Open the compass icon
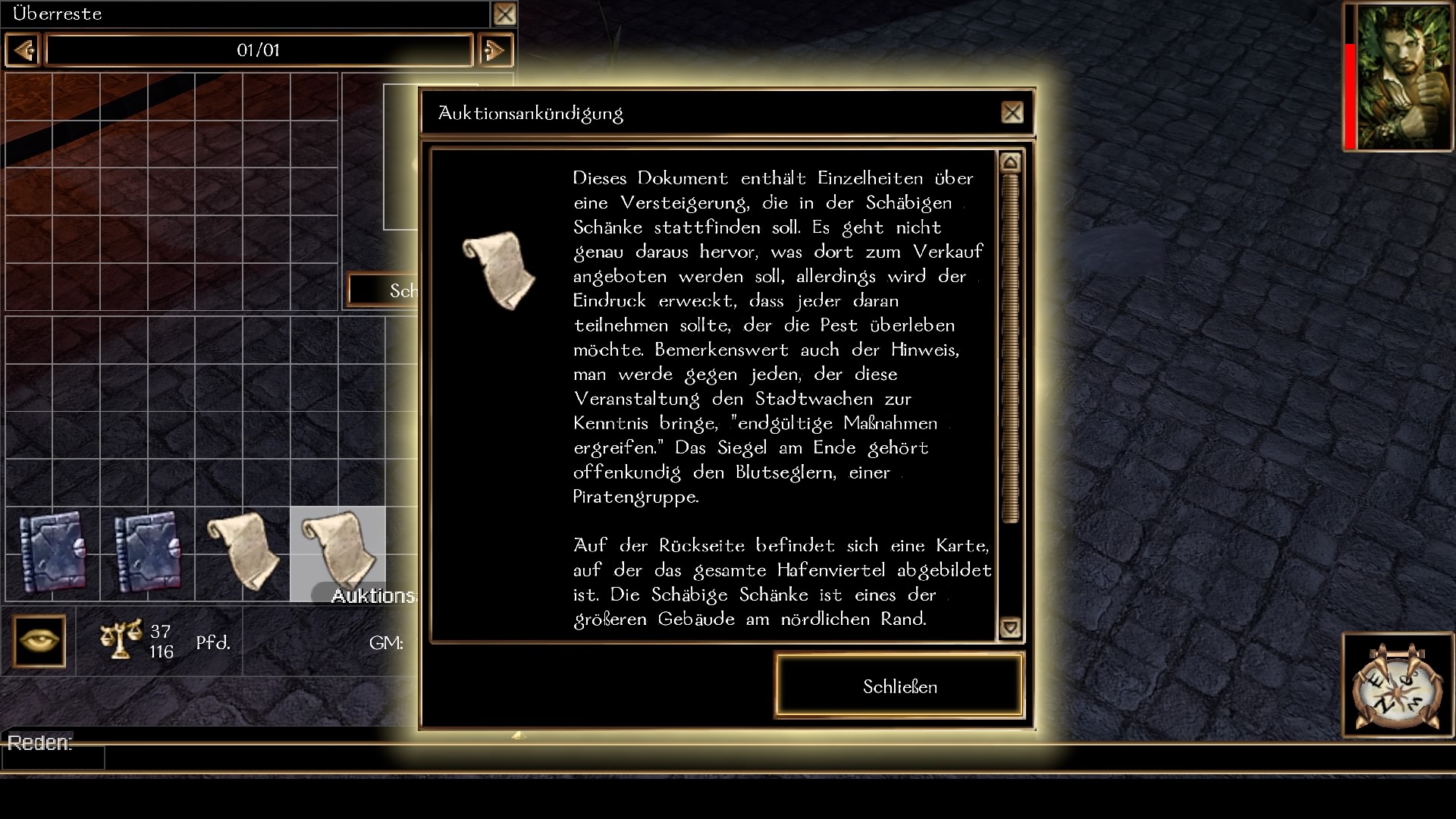 tap(1398, 686)
